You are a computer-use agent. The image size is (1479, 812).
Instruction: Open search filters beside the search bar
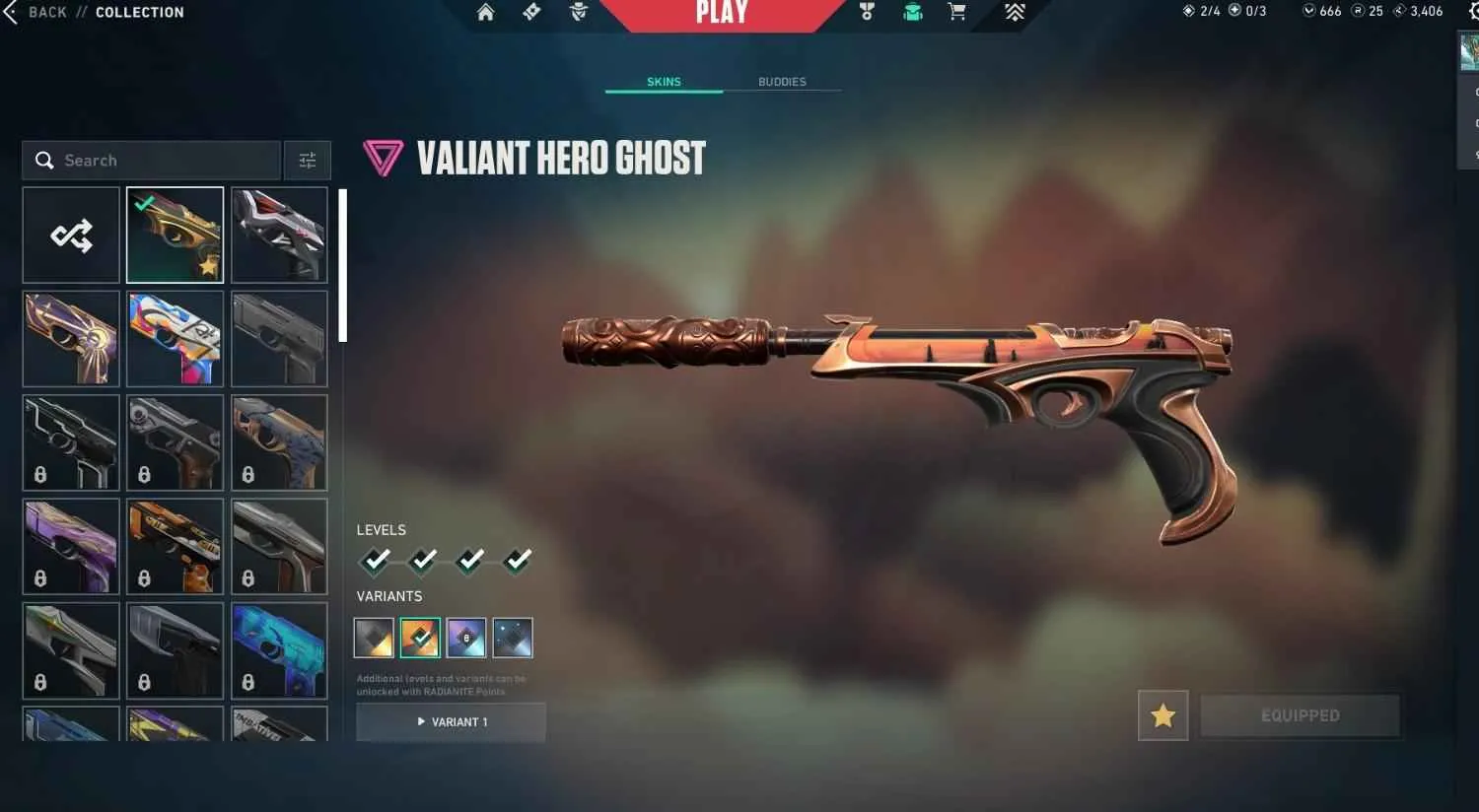click(x=307, y=160)
